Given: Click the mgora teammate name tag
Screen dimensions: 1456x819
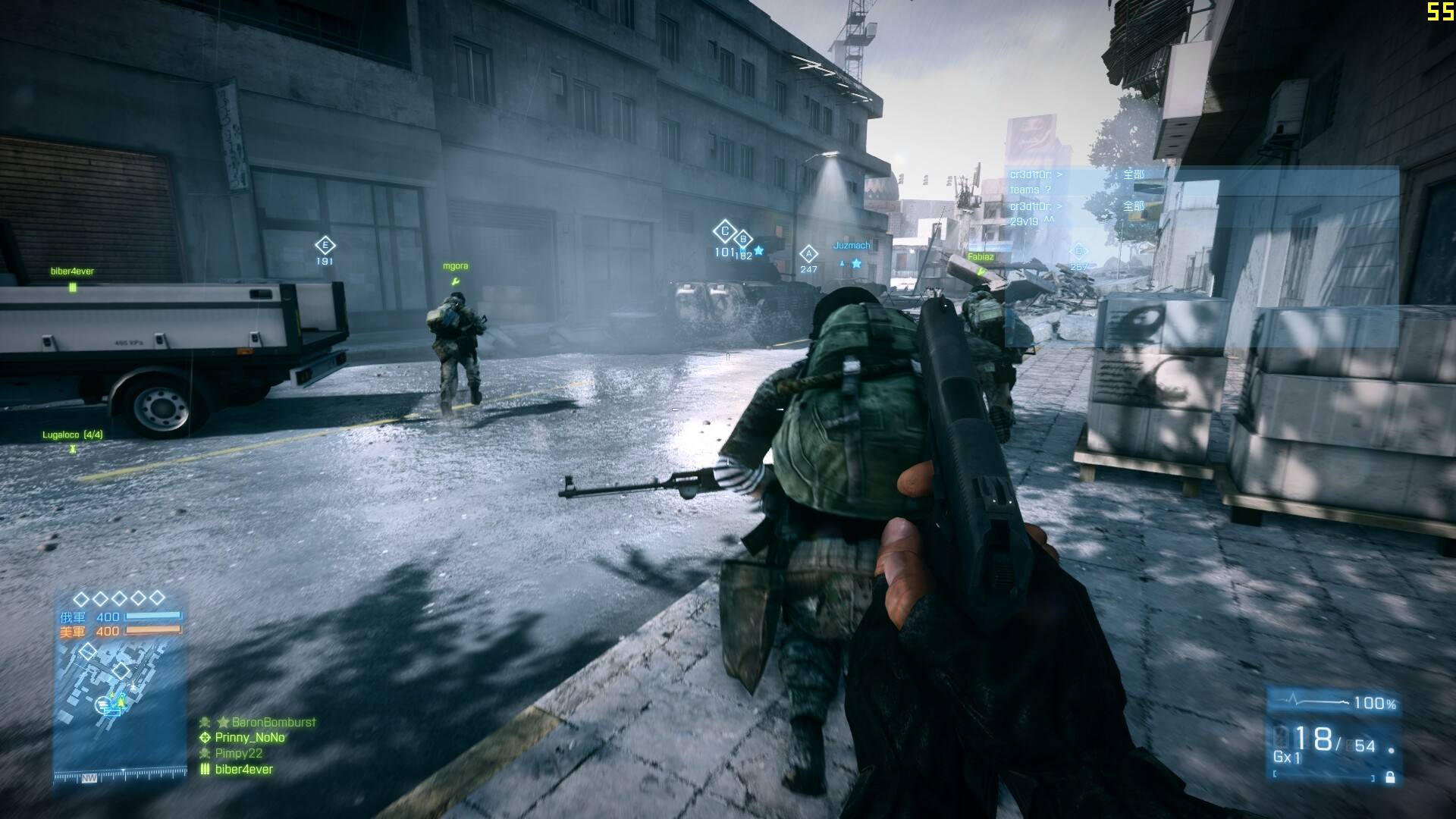Looking at the screenshot, I should pos(455,266).
